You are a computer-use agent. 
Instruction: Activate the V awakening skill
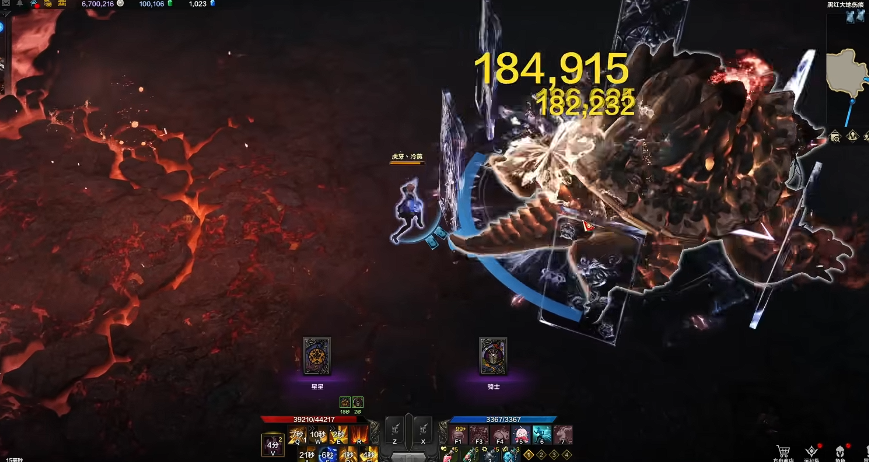[x=272, y=445]
